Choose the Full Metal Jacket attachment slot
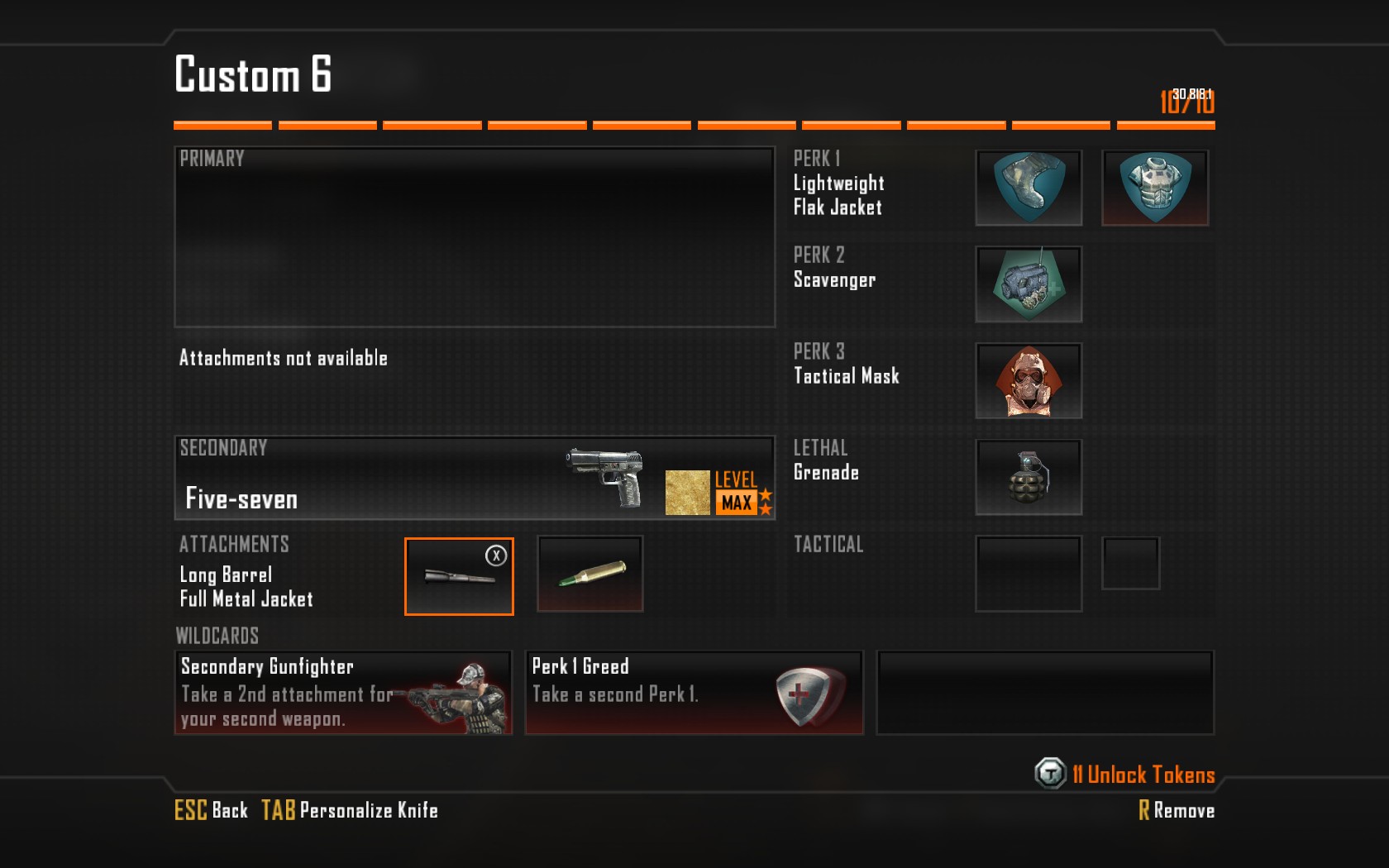 coord(590,575)
